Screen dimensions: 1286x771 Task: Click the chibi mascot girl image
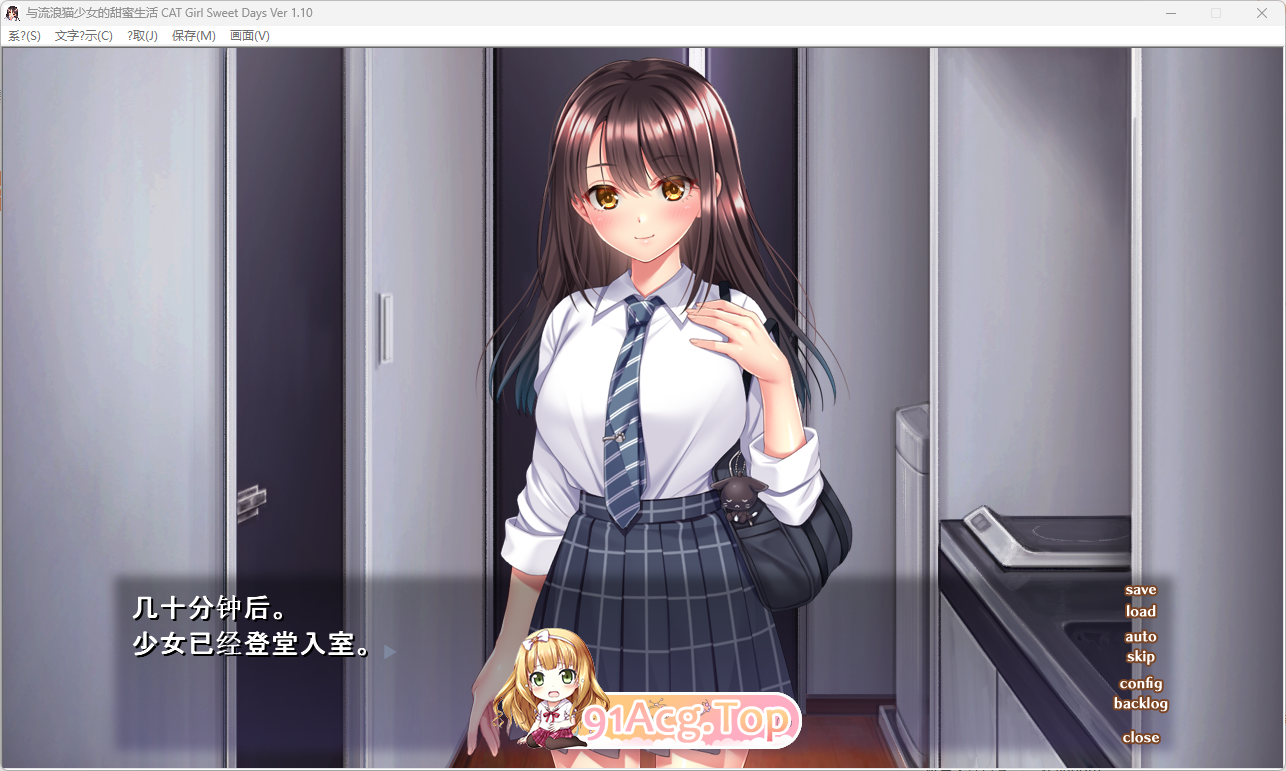[x=545, y=690]
